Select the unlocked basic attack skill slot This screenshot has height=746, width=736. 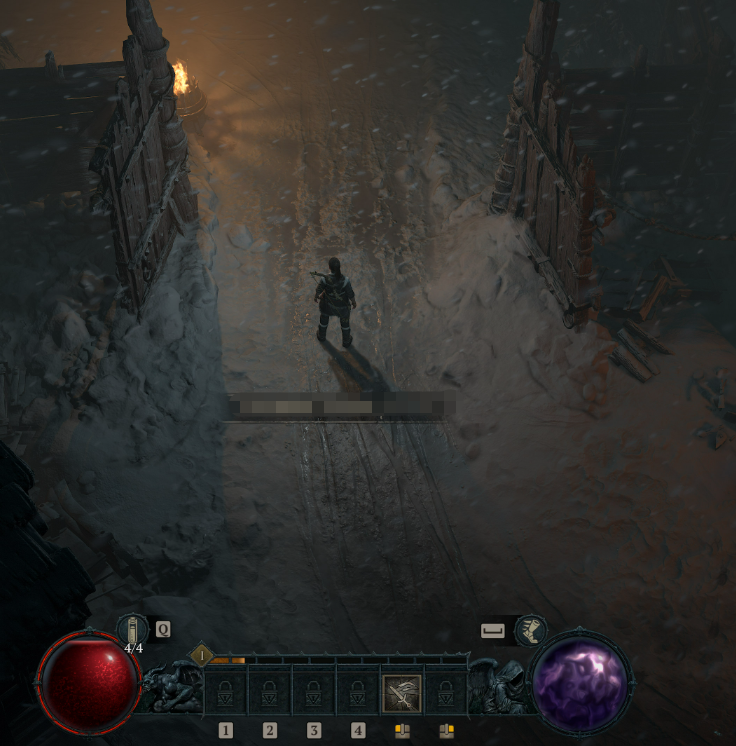[402, 692]
